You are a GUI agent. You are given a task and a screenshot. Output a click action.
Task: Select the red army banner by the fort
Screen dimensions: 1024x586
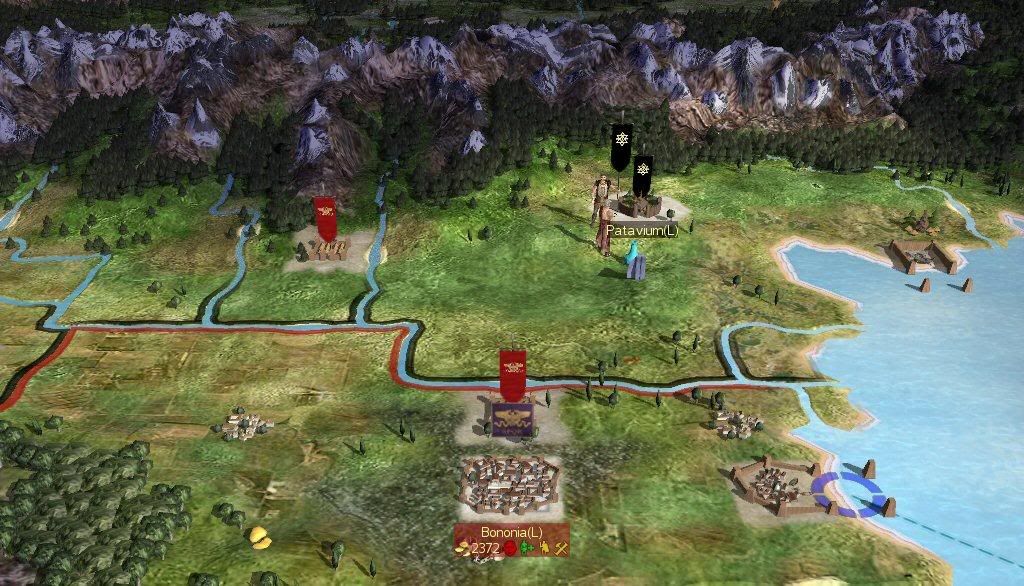coord(326,216)
